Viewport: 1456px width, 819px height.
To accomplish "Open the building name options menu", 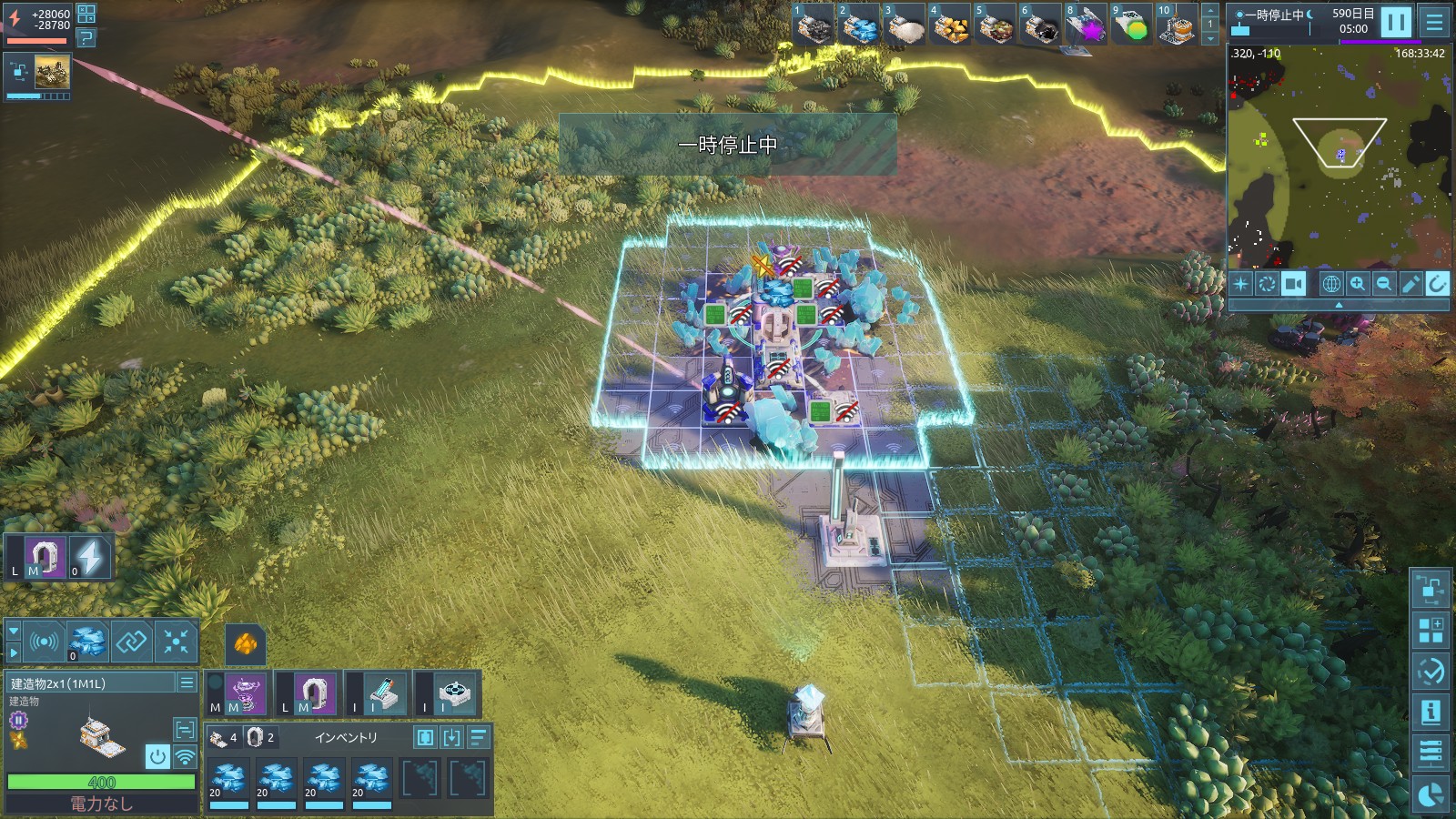I will pyautogui.click(x=187, y=682).
